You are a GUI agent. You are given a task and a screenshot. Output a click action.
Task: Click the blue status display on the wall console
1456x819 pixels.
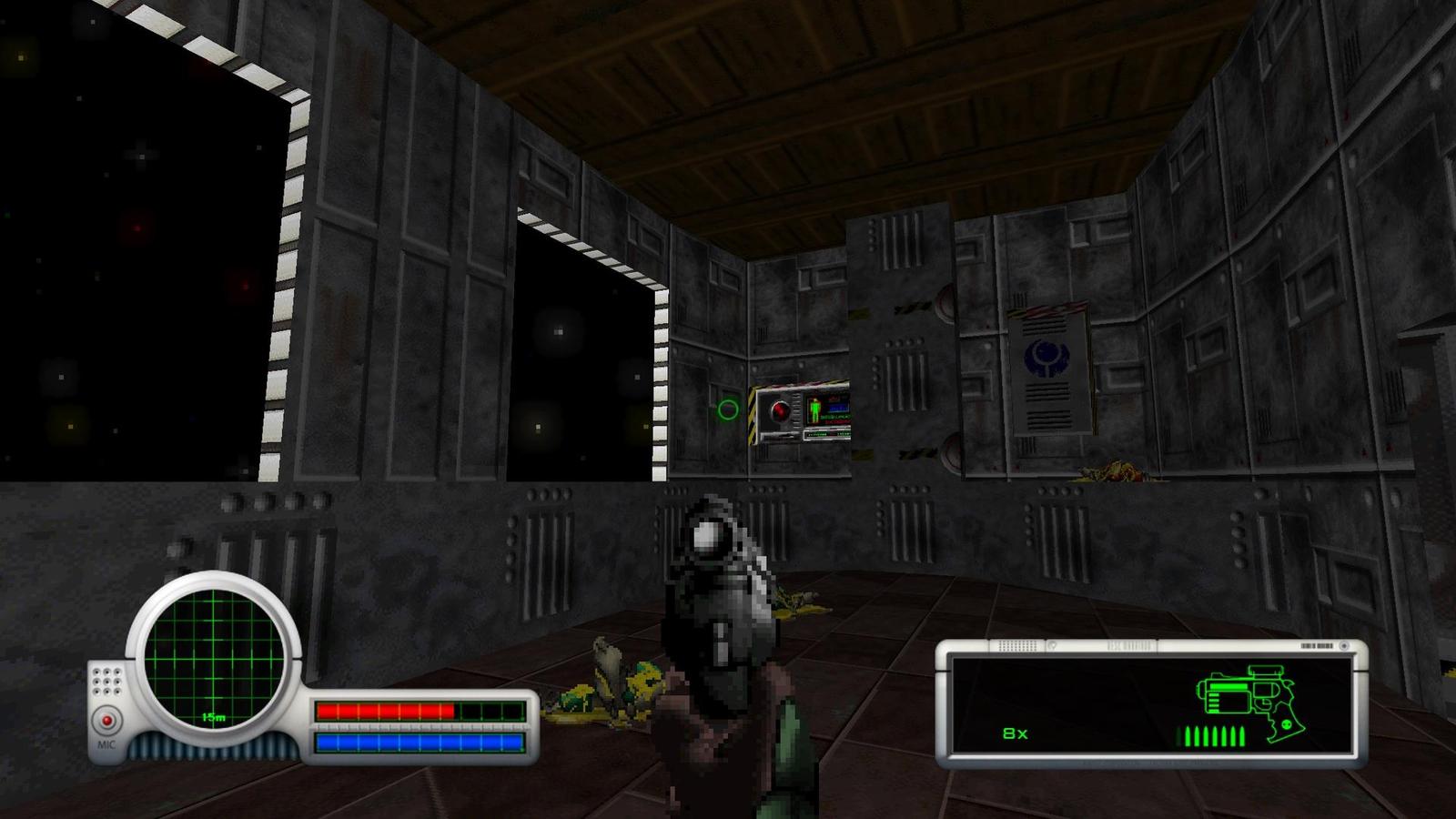pos(837,408)
